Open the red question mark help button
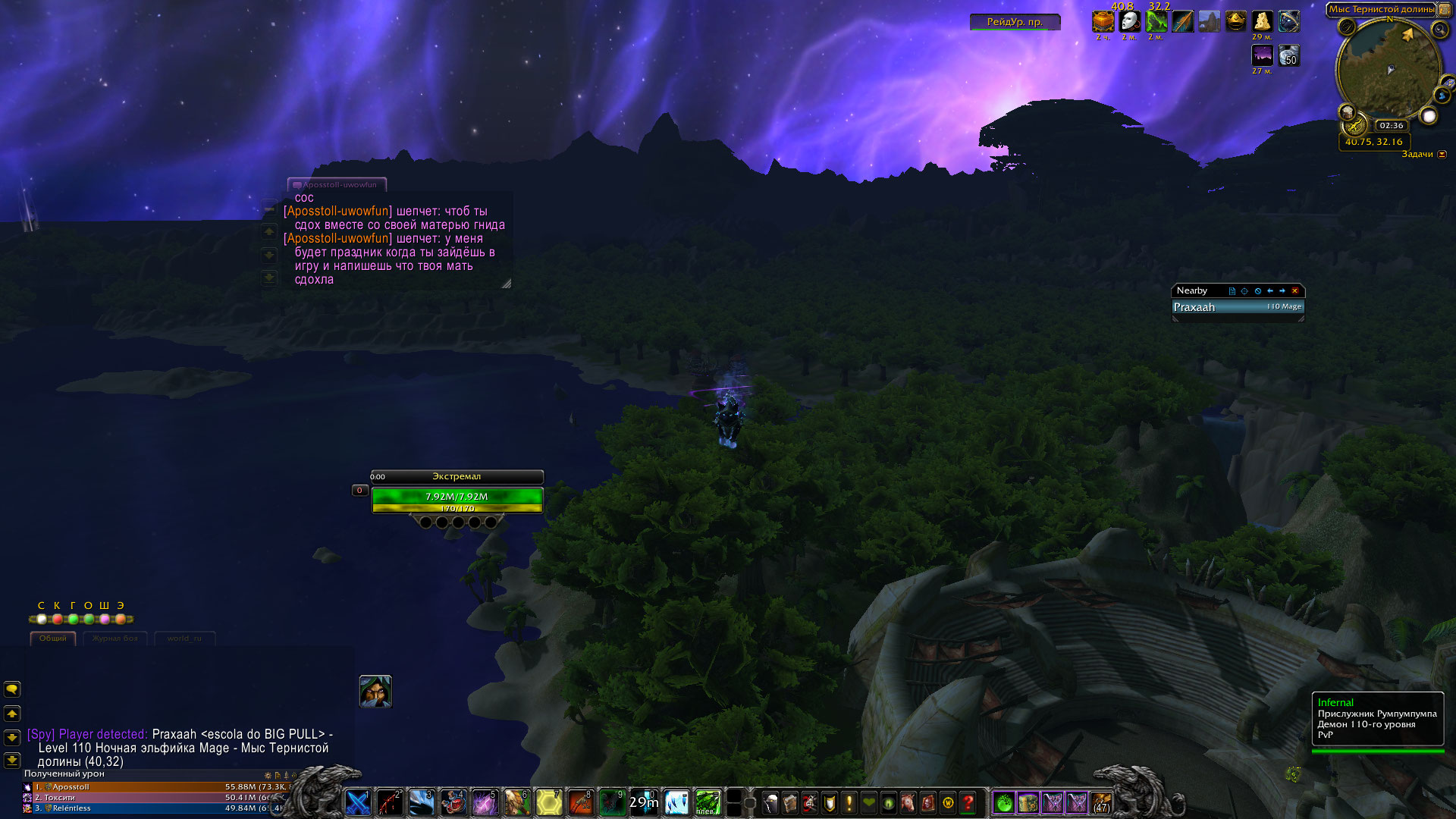Screen dimensions: 1456x819 [968, 802]
